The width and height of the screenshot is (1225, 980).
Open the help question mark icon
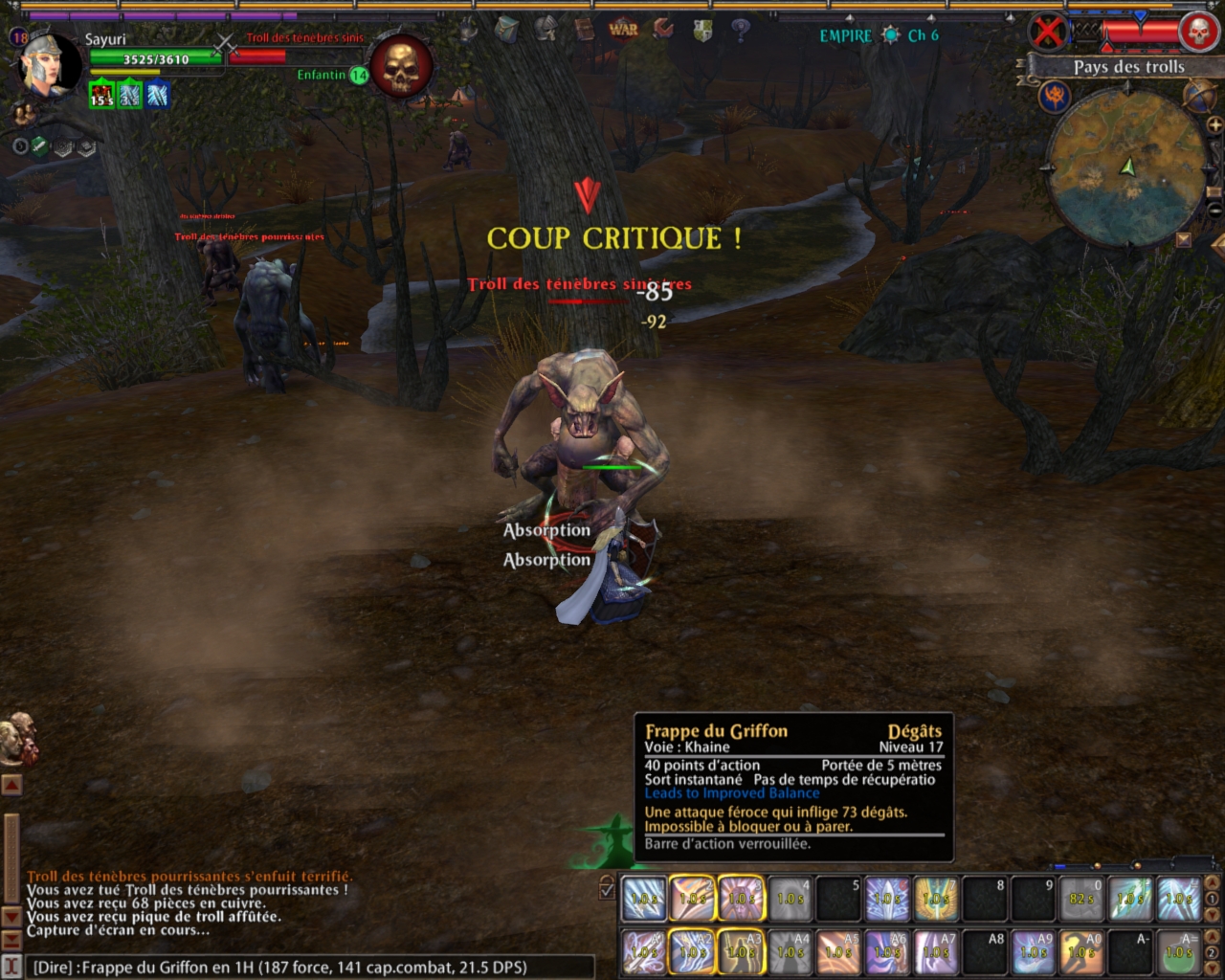coord(740,30)
